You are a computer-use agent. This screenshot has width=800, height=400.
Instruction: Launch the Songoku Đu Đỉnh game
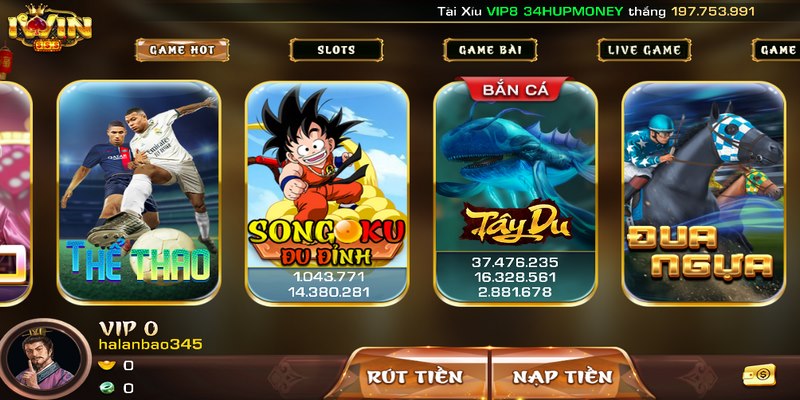click(327, 192)
